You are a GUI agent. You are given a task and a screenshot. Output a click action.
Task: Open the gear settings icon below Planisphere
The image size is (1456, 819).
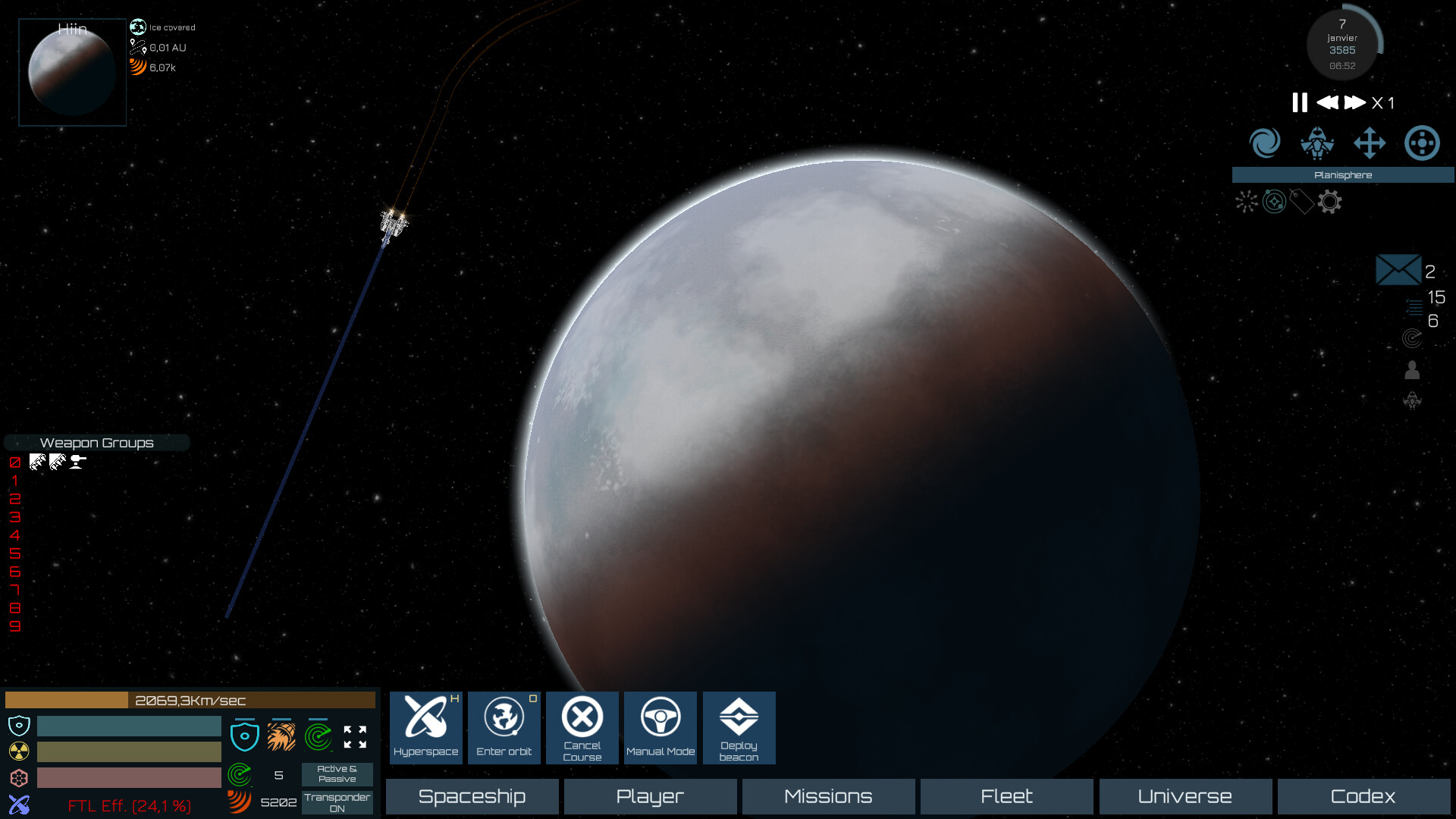pyautogui.click(x=1329, y=202)
